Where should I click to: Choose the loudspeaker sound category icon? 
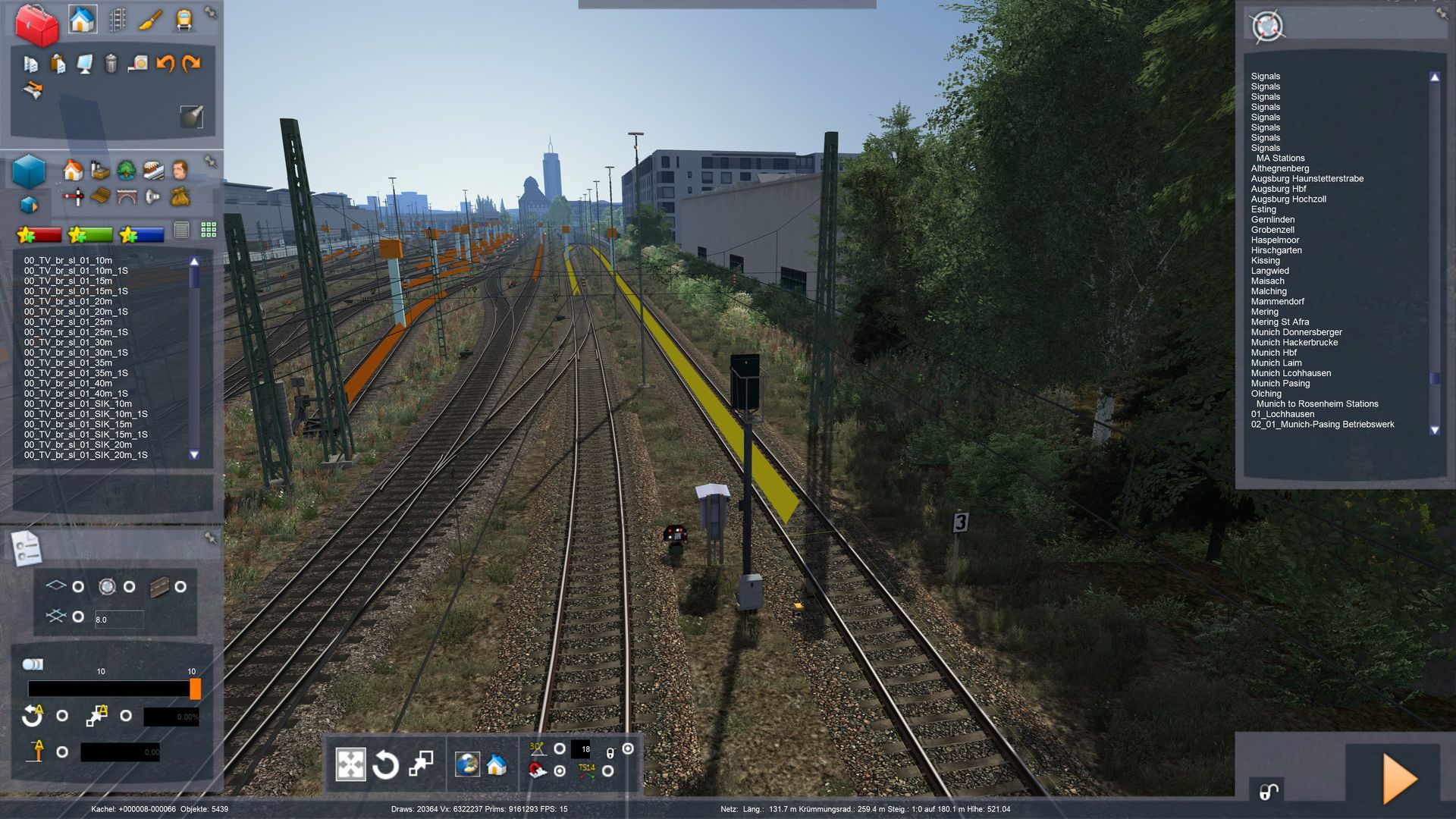152,197
